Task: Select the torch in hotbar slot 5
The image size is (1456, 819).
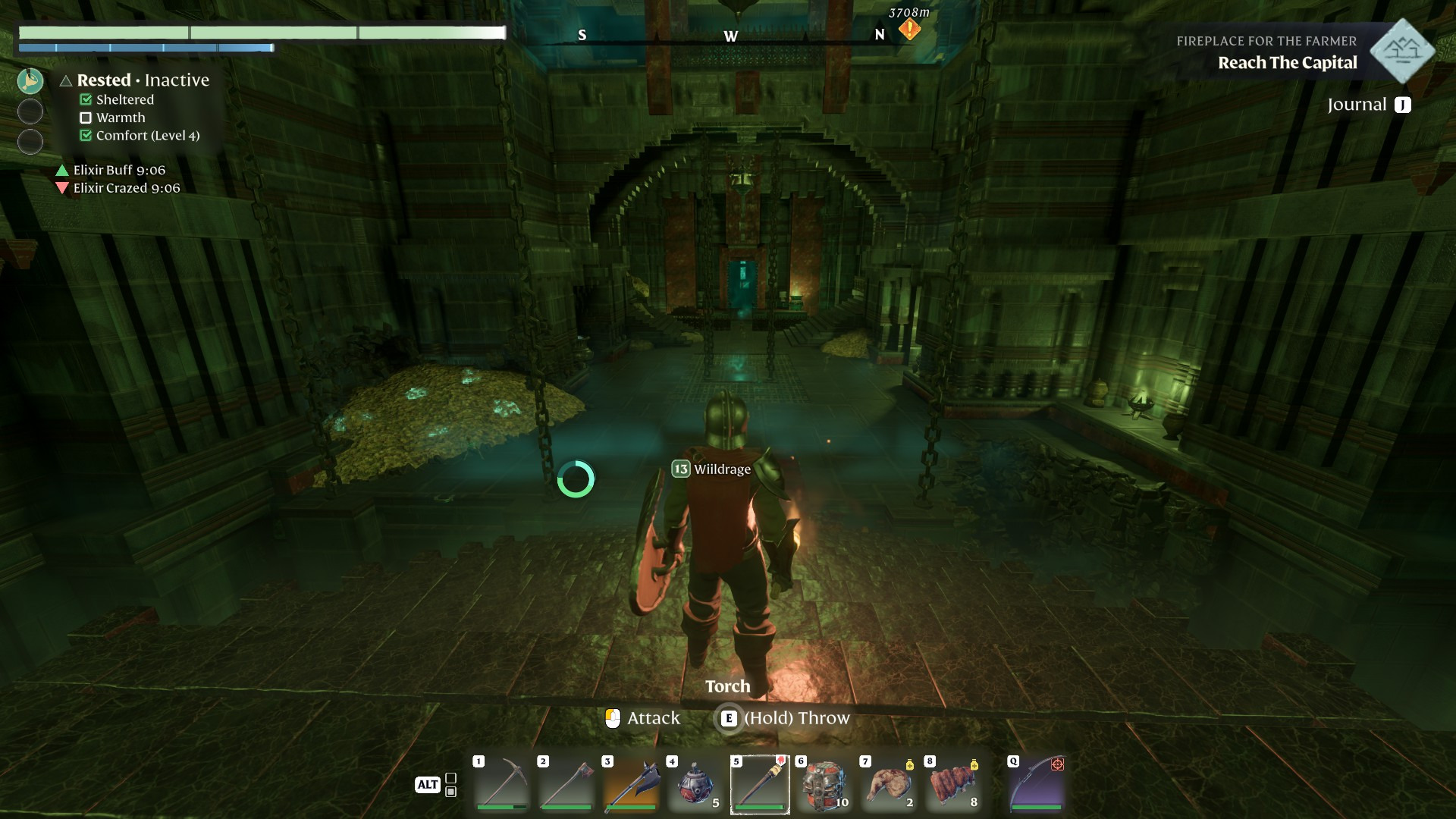Action: (x=760, y=784)
